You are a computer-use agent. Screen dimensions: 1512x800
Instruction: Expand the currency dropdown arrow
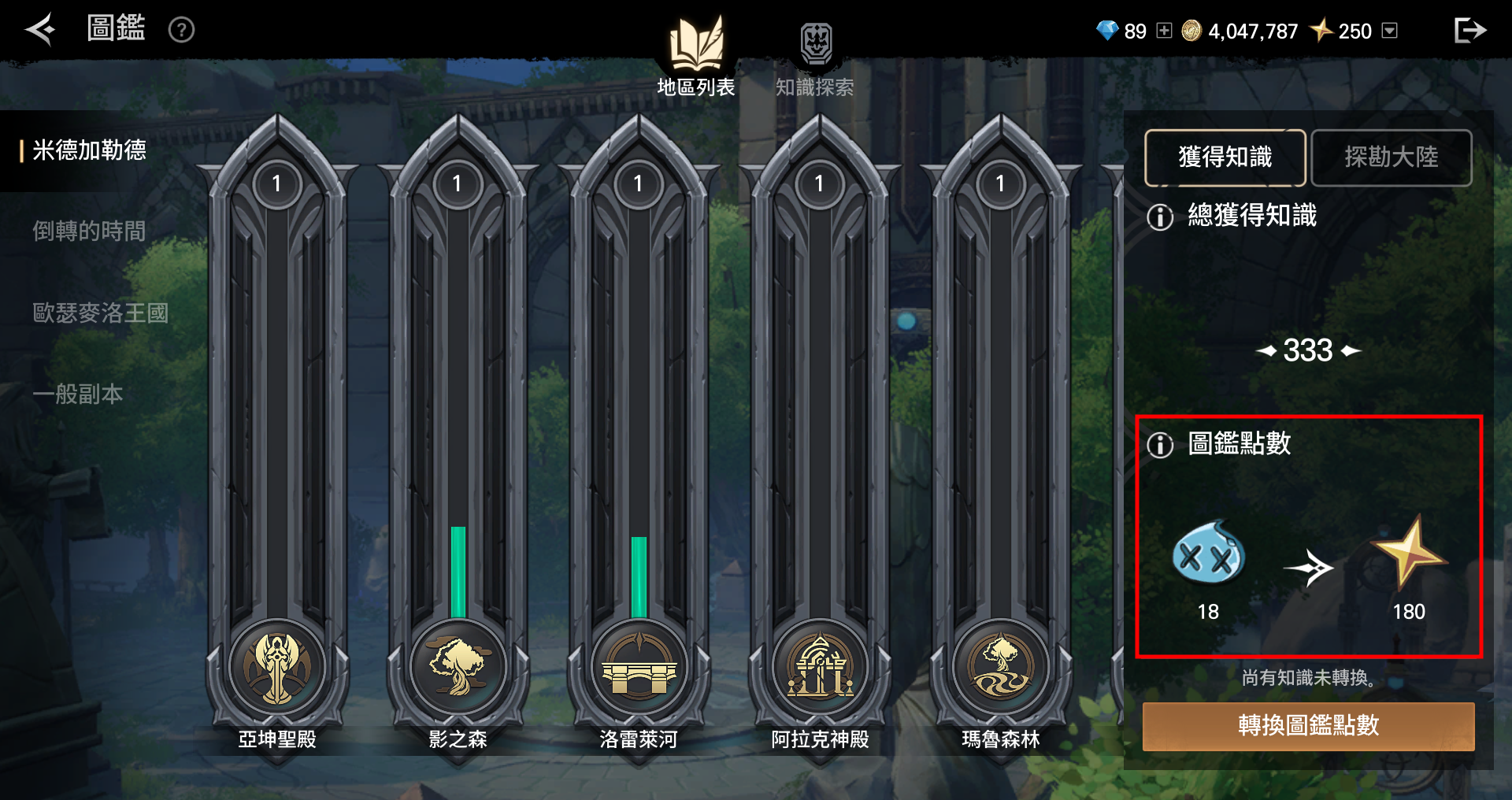(1390, 31)
